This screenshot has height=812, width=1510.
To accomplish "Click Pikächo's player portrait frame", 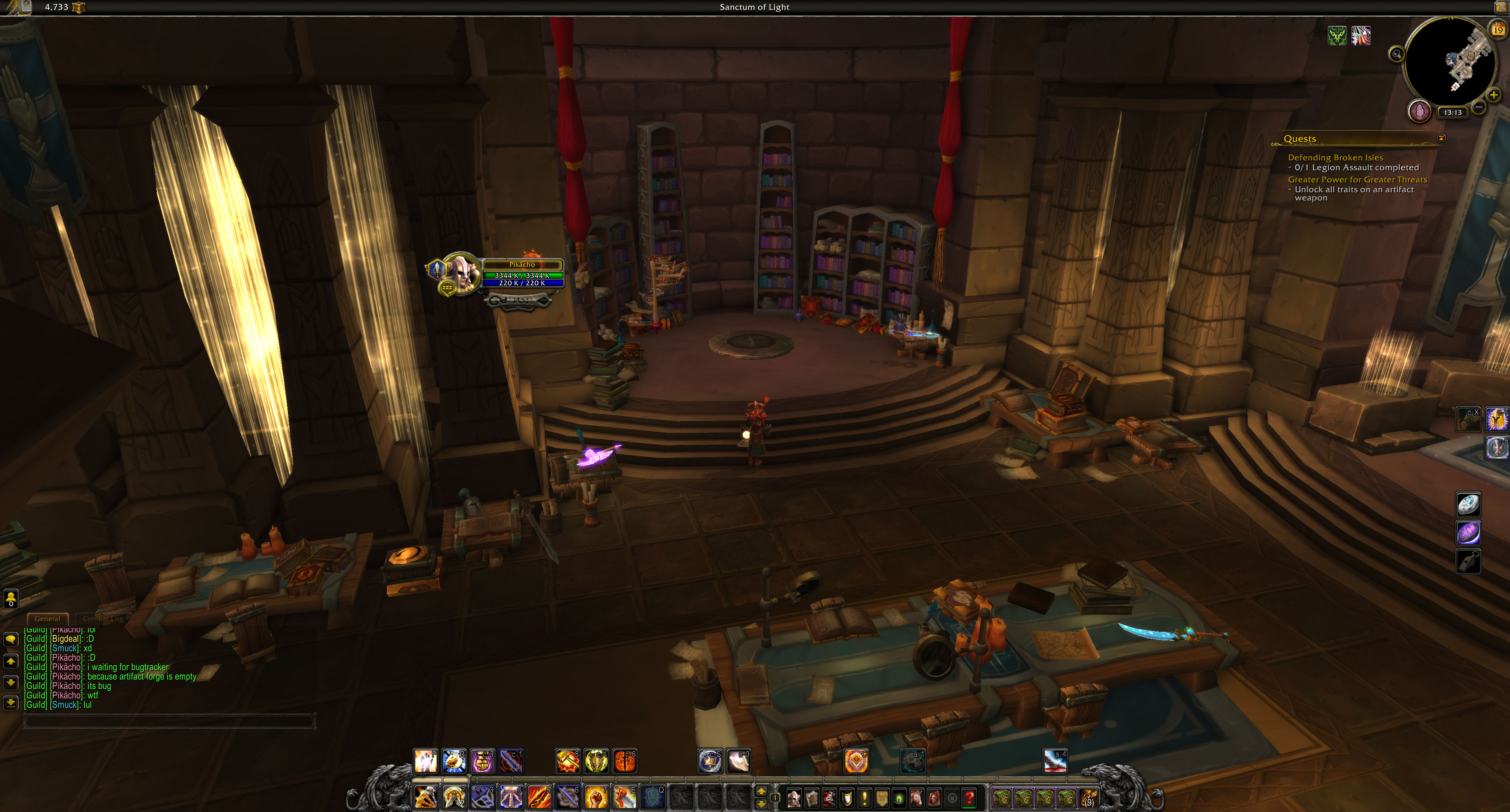I will [x=460, y=272].
